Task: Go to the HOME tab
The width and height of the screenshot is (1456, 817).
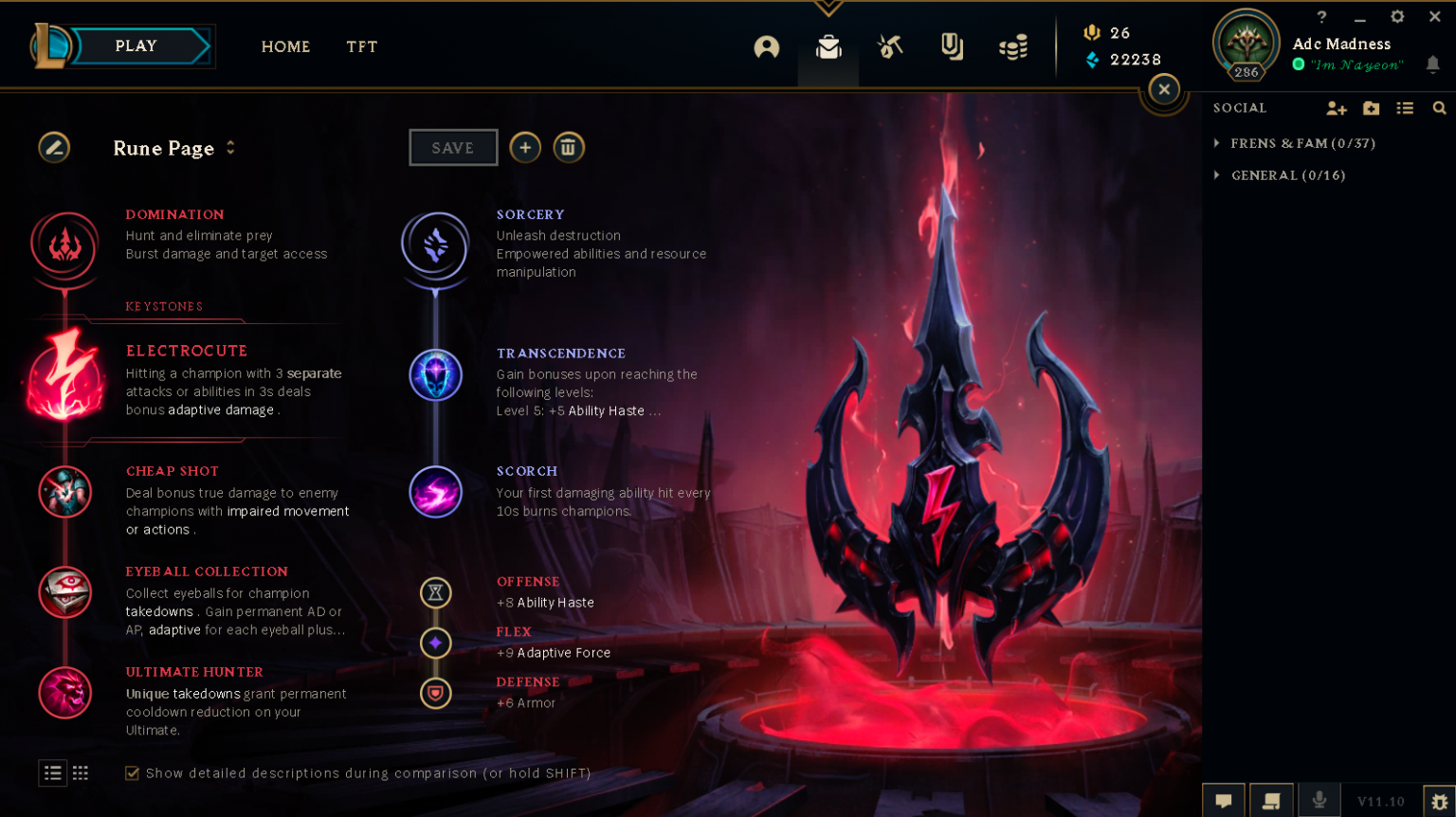Action: (285, 46)
